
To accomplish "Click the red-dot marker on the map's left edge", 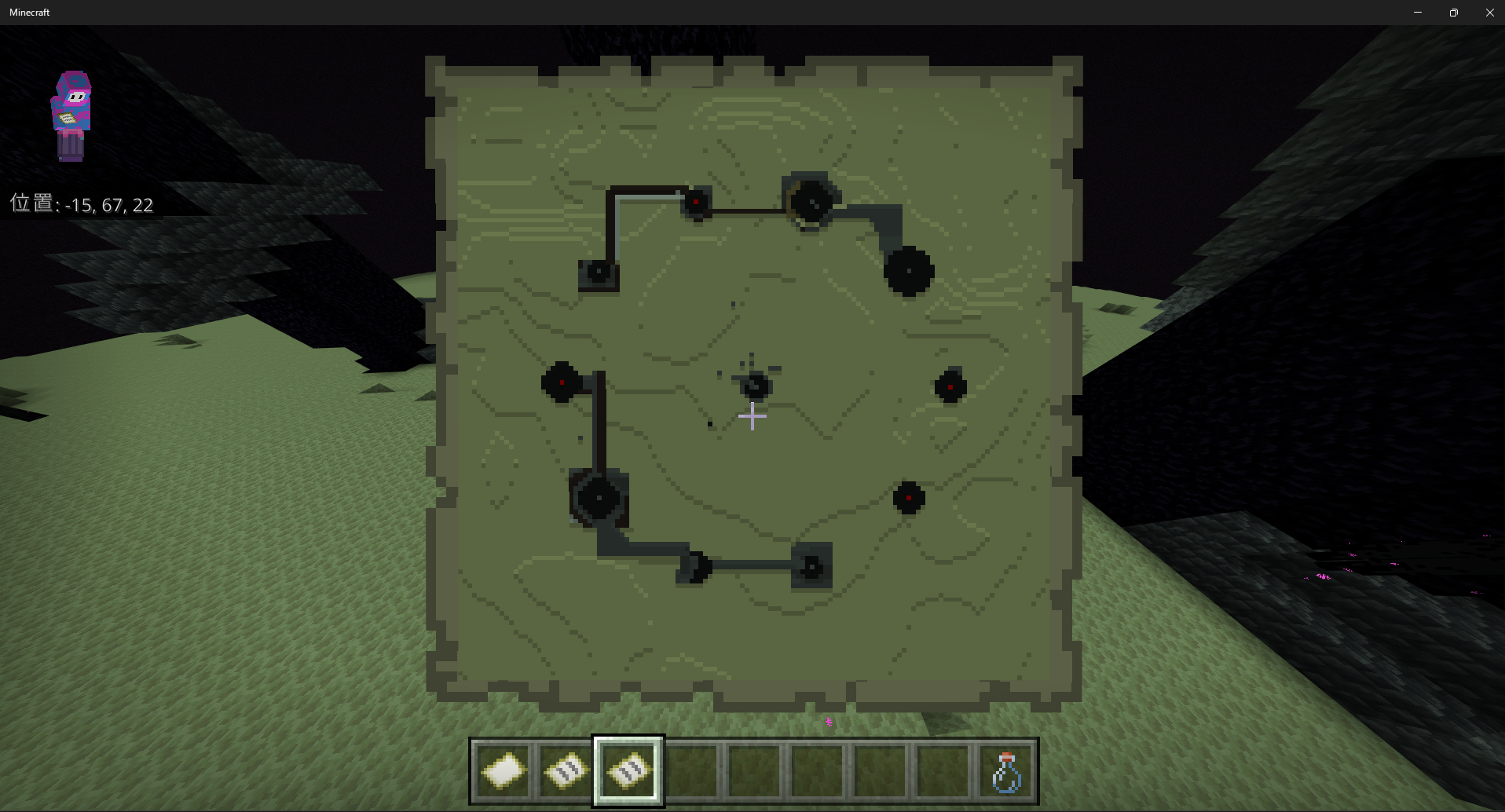I will click(x=561, y=384).
